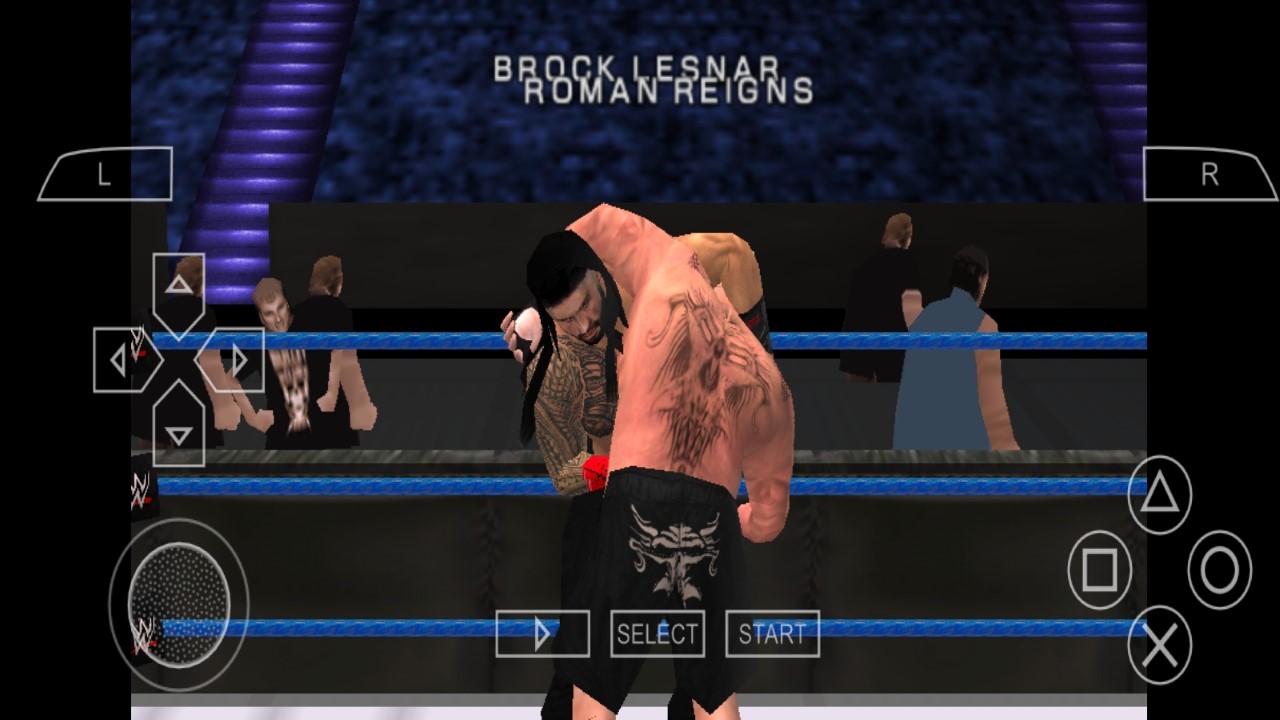Viewport: 1280px width, 720px height.
Task: Tap the circle action button
Action: (1220, 570)
